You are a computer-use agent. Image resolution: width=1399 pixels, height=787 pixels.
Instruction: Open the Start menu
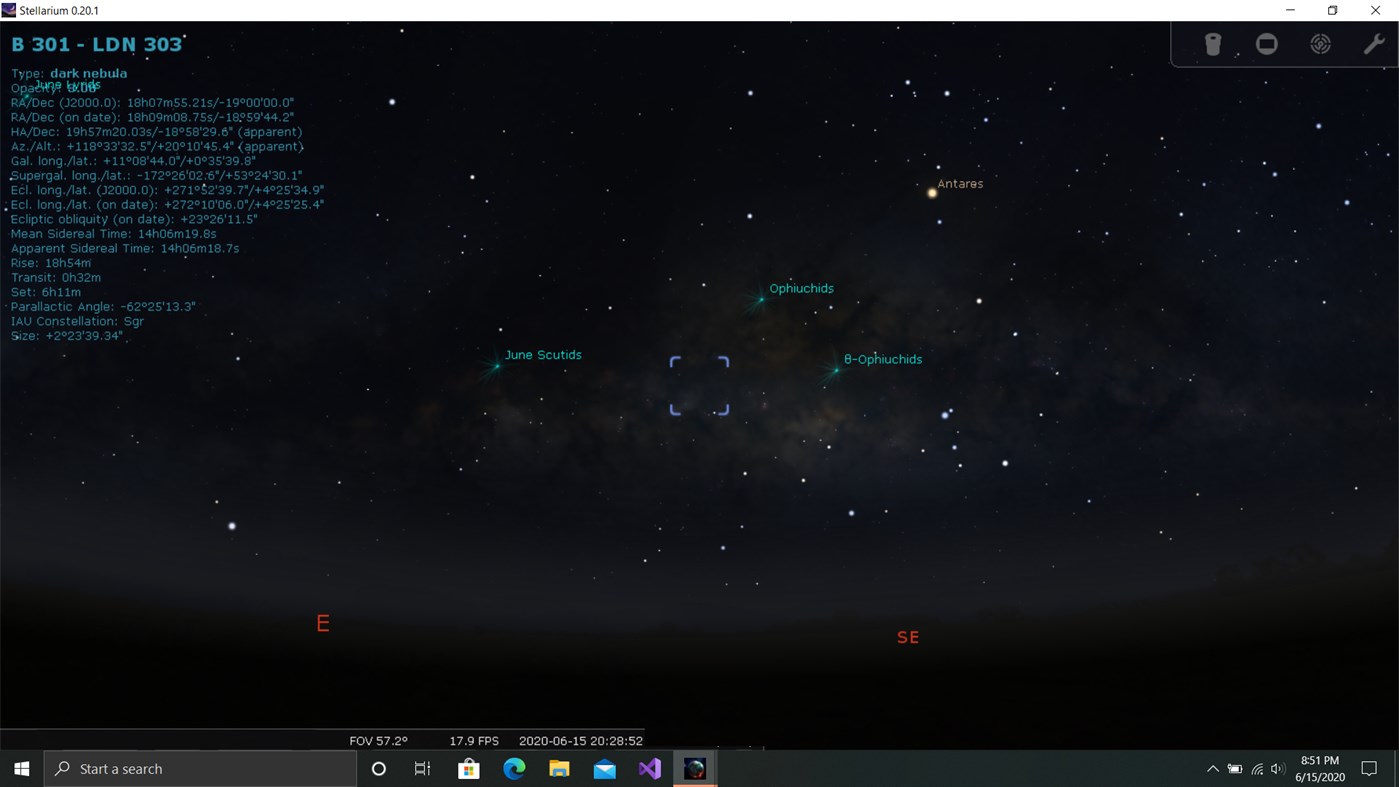(20, 768)
